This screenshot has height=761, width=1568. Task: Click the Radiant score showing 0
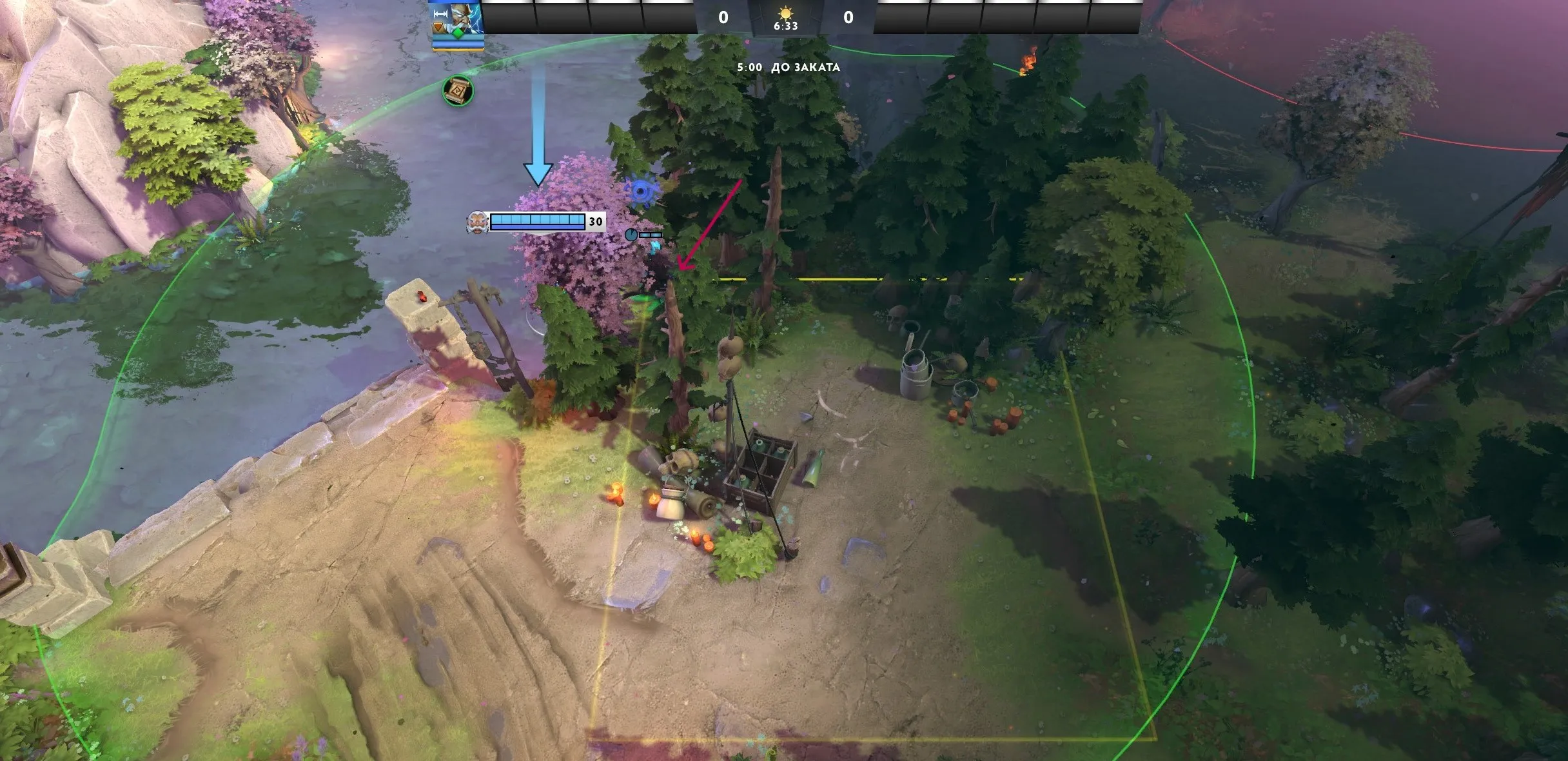722,17
